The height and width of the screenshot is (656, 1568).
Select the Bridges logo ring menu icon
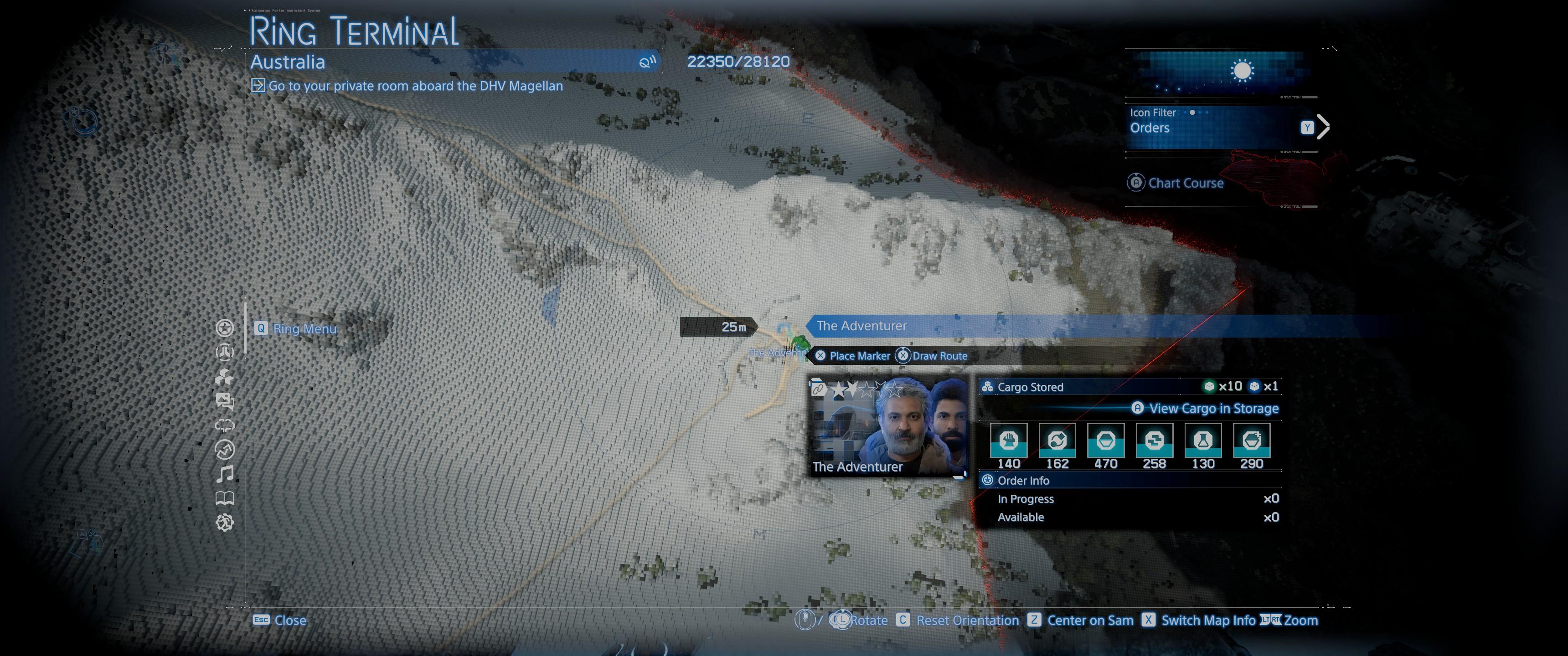[225, 352]
